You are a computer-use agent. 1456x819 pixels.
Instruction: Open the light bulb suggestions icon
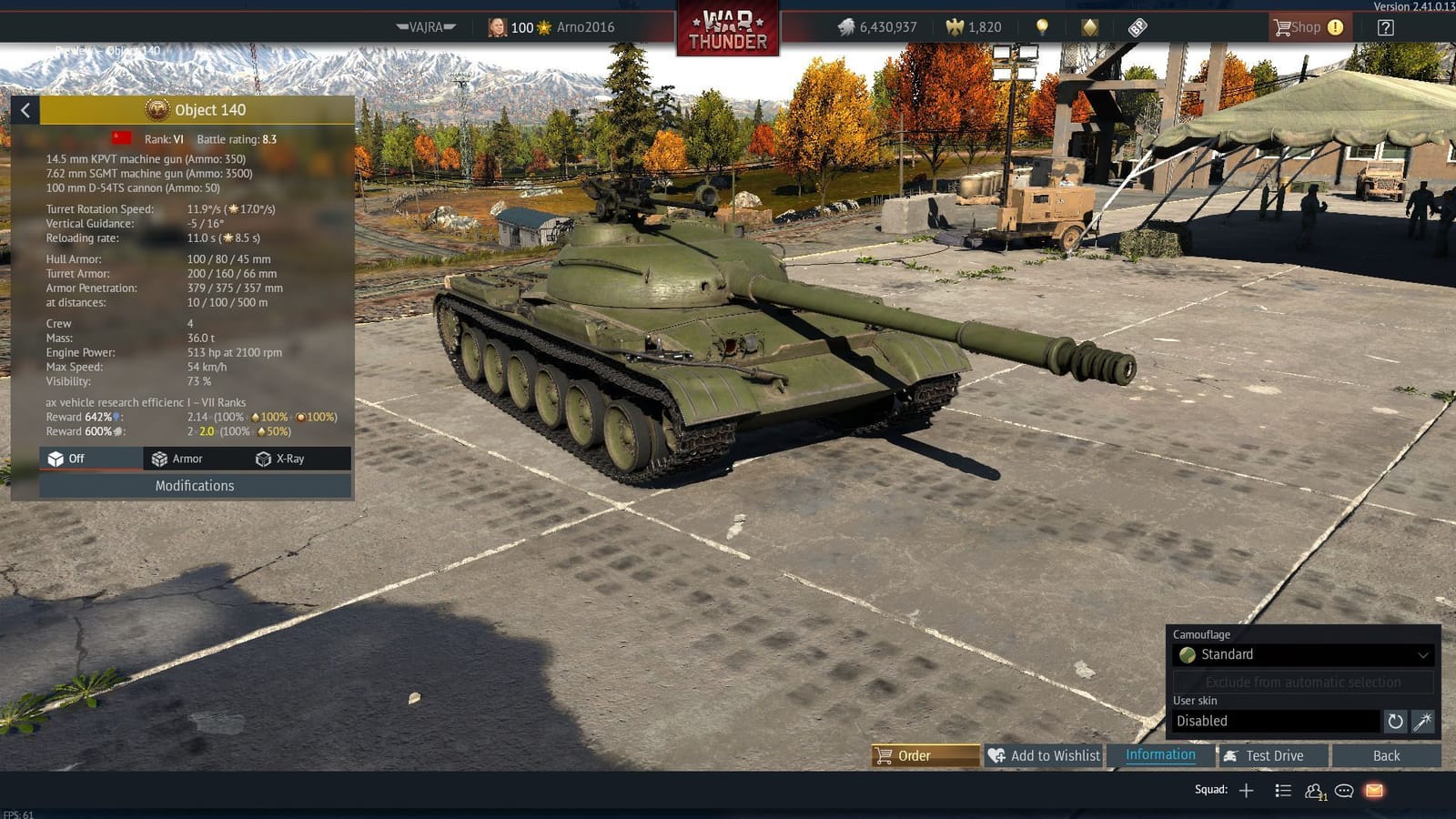pos(1039,26)
